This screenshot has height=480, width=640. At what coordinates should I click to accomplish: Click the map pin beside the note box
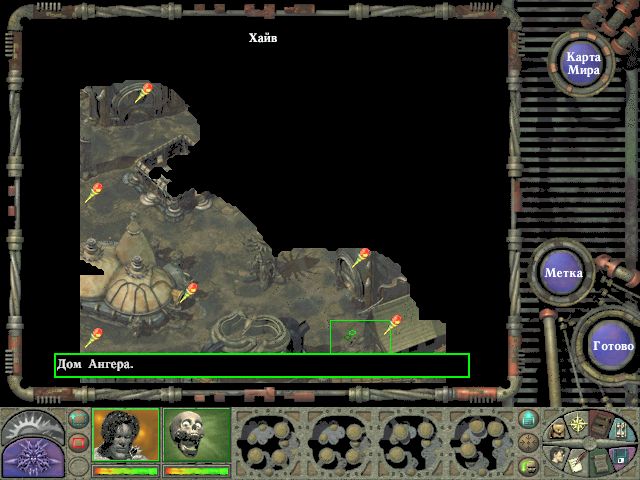[392, 324]
